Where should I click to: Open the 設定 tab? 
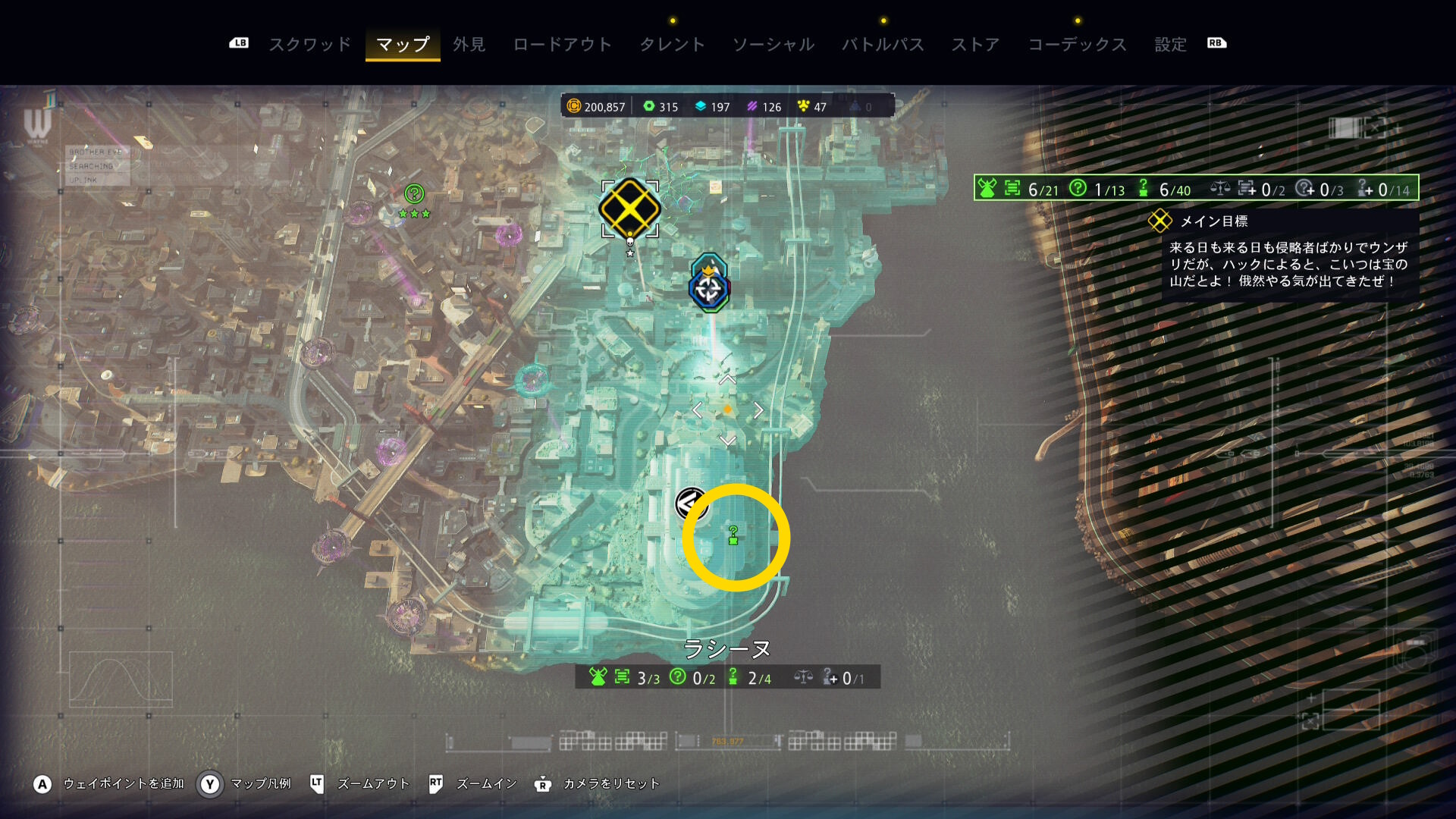(x=1170, y=45)
